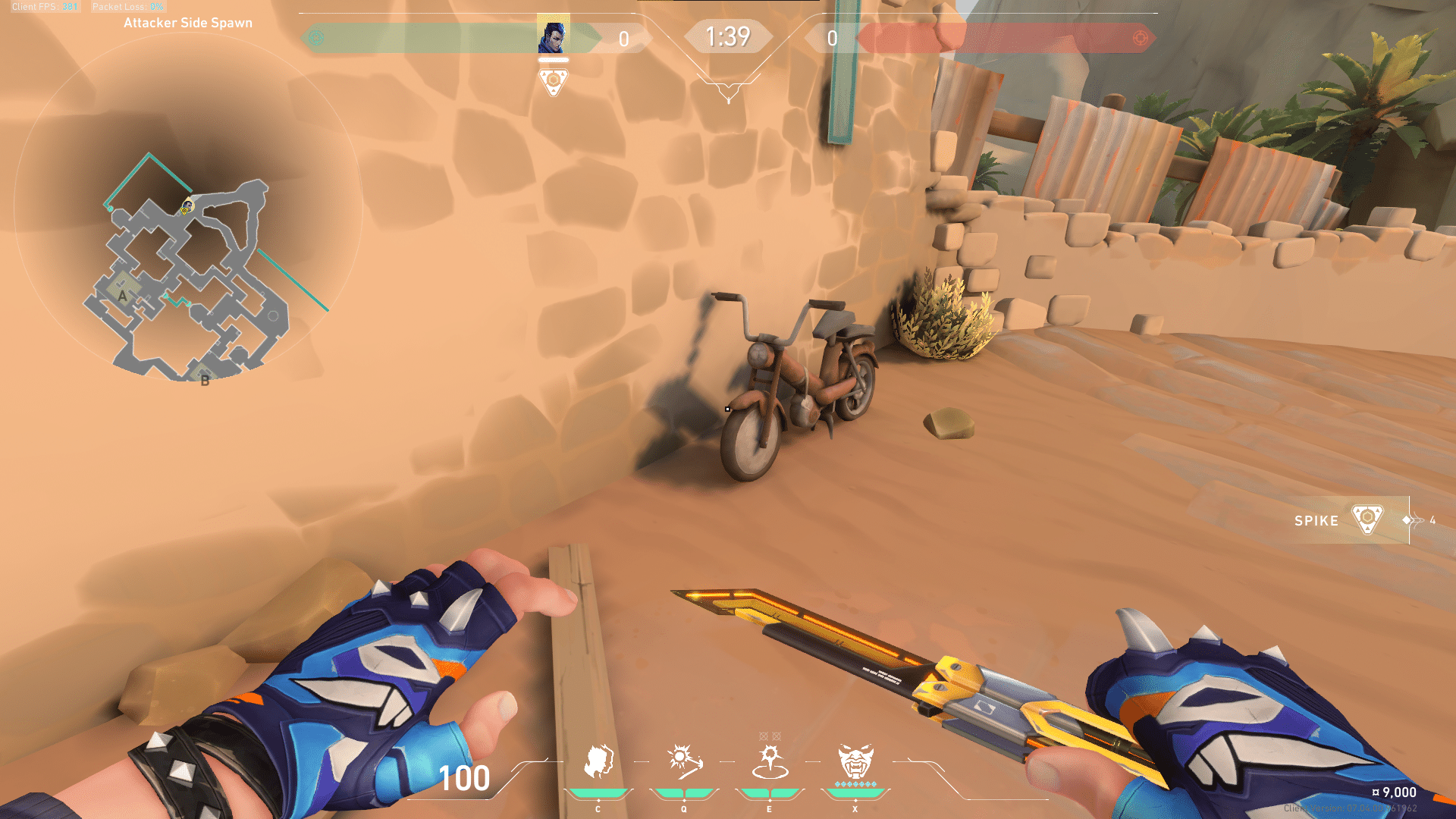
Task: Activate Yoru's Fakeout ability icon
Action: 598,761
